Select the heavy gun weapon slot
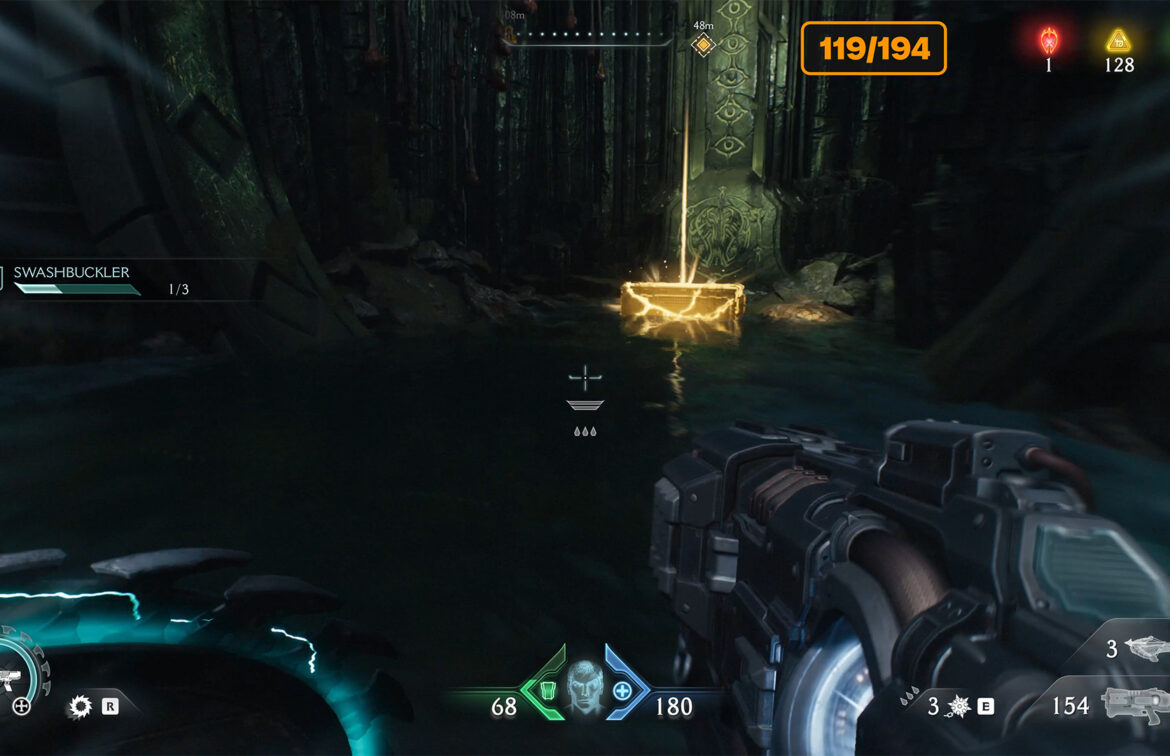The height and width of the screenshot is (756, 1170). coord(1135,703)
